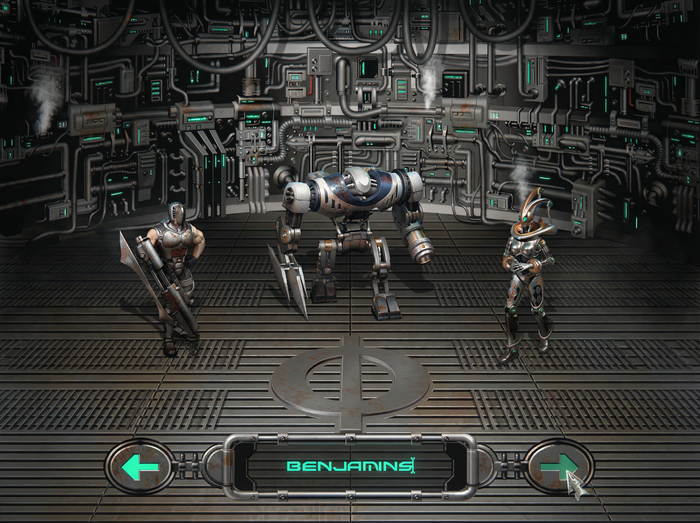The height and width of the screenshot is (523, 700).
Task: Click the left arrow back button
Action: point(140,466)
